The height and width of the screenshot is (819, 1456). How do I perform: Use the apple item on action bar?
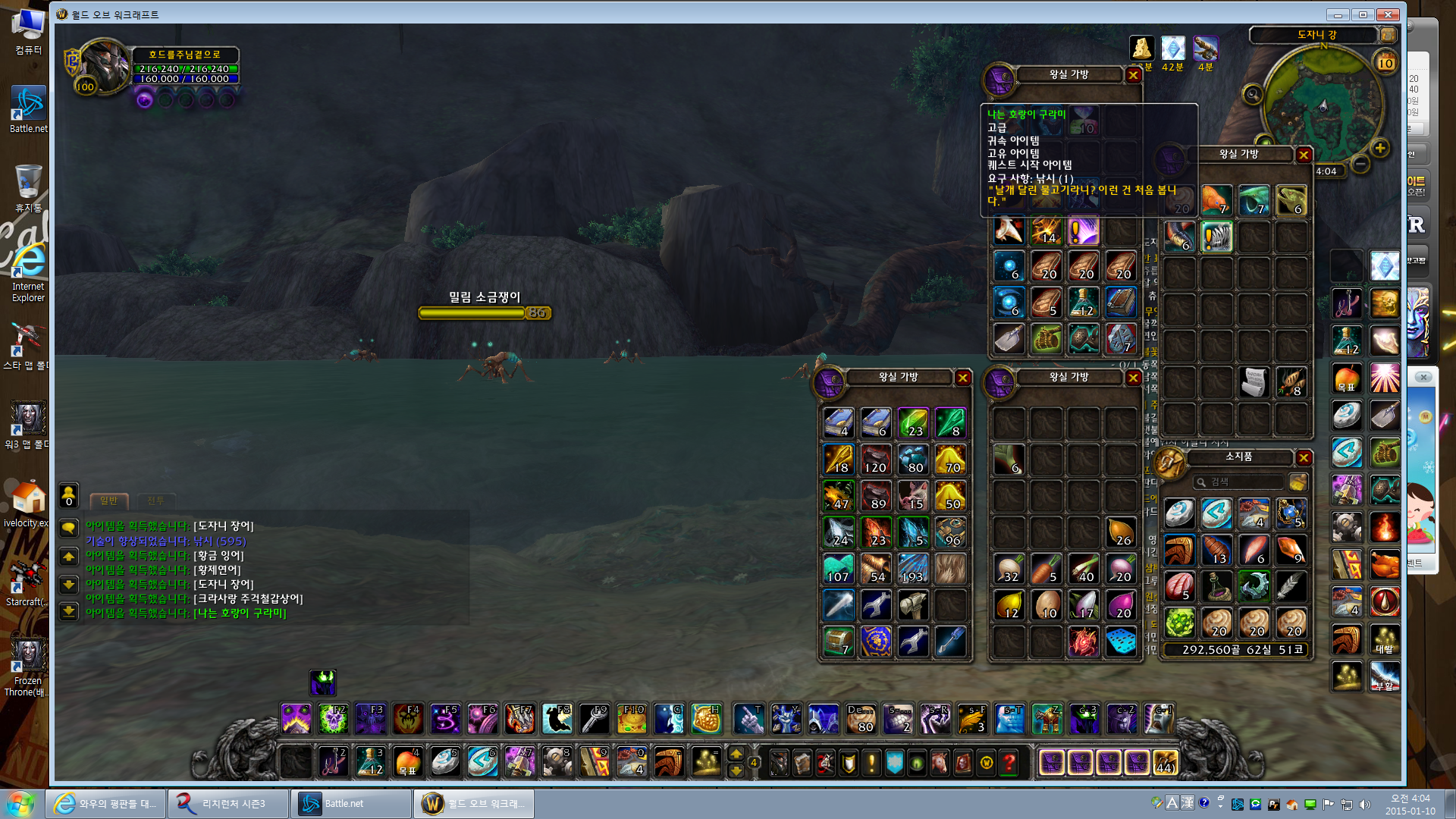(408, 763)
